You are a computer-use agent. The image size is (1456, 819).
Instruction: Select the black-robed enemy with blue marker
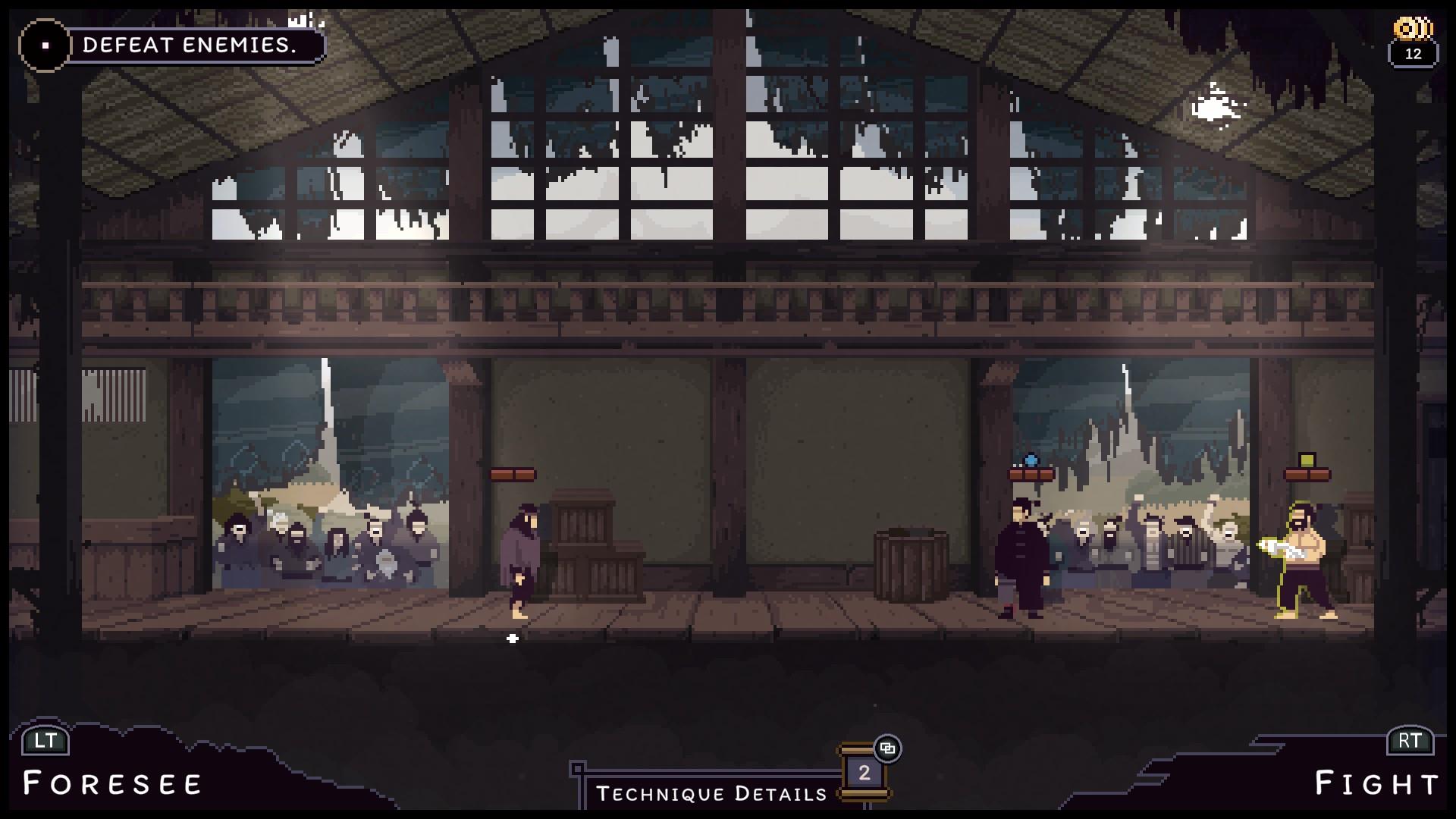1021,558
